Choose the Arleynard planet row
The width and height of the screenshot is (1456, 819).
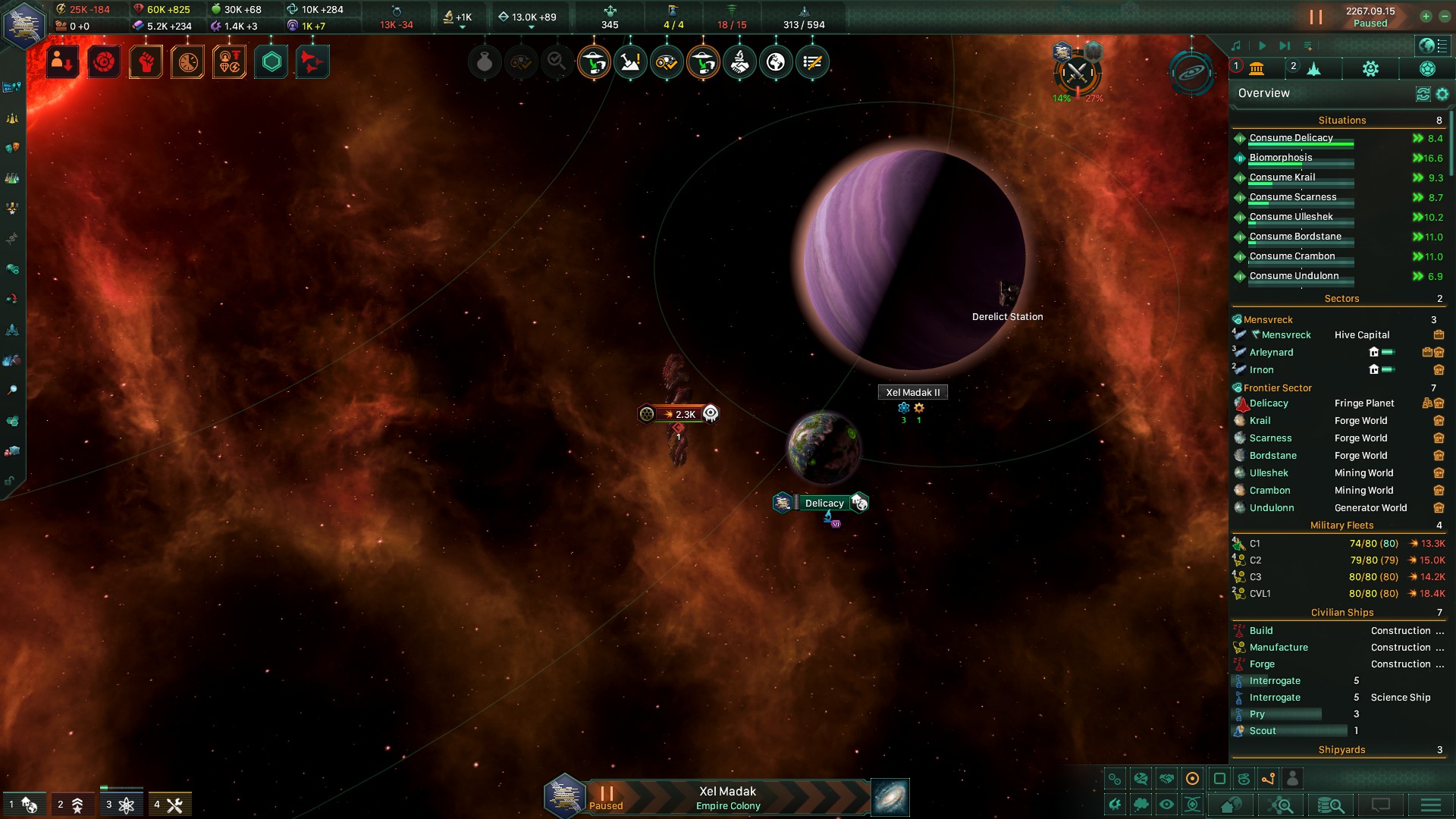tap(1271, 353)
